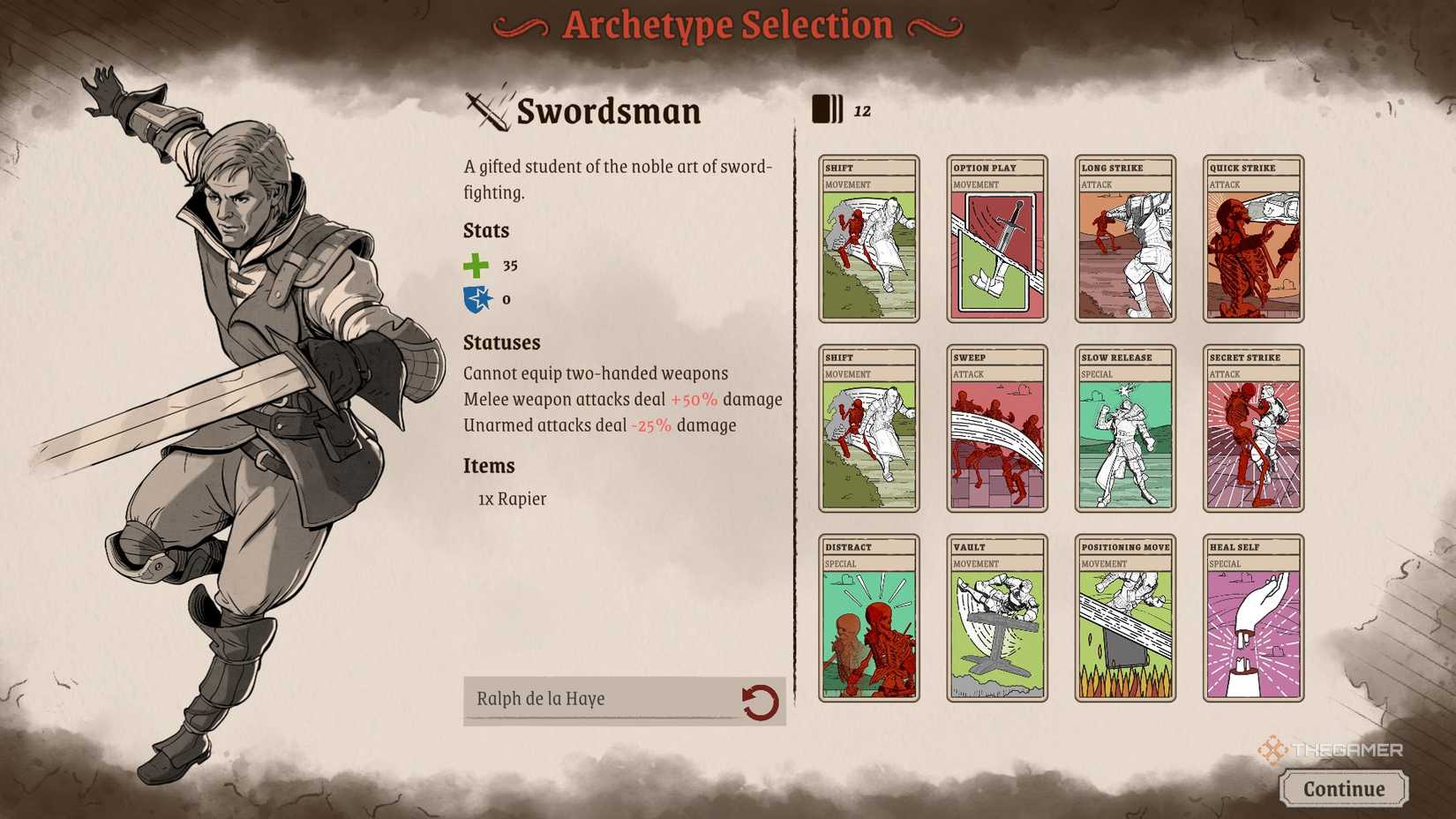
Task: Select the Secret Strike attack card
Action: tap(1253, 428)
